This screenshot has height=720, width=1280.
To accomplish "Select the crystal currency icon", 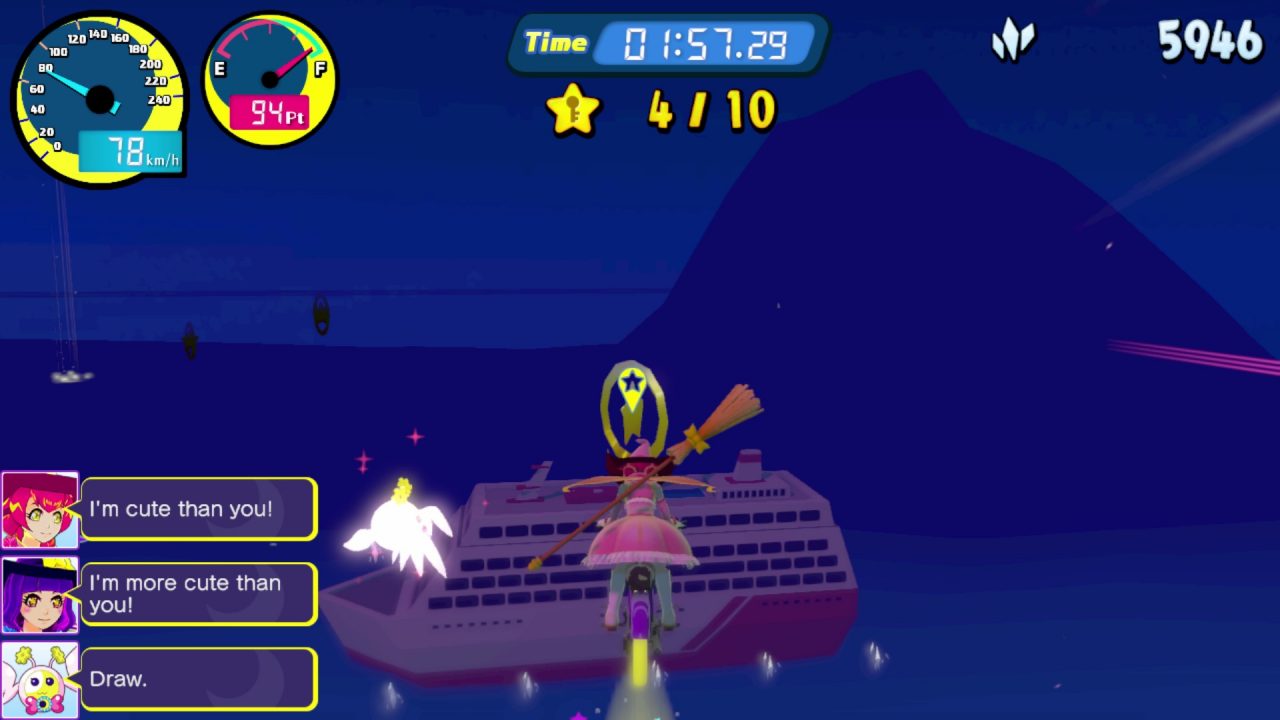I will tap(1012, 41).
